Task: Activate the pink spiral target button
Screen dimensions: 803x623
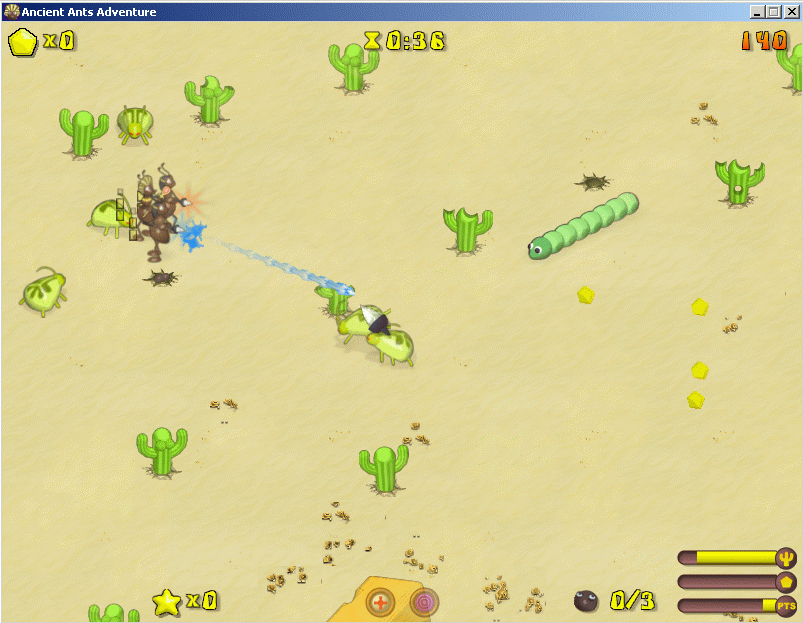Action: click(424, 602)
